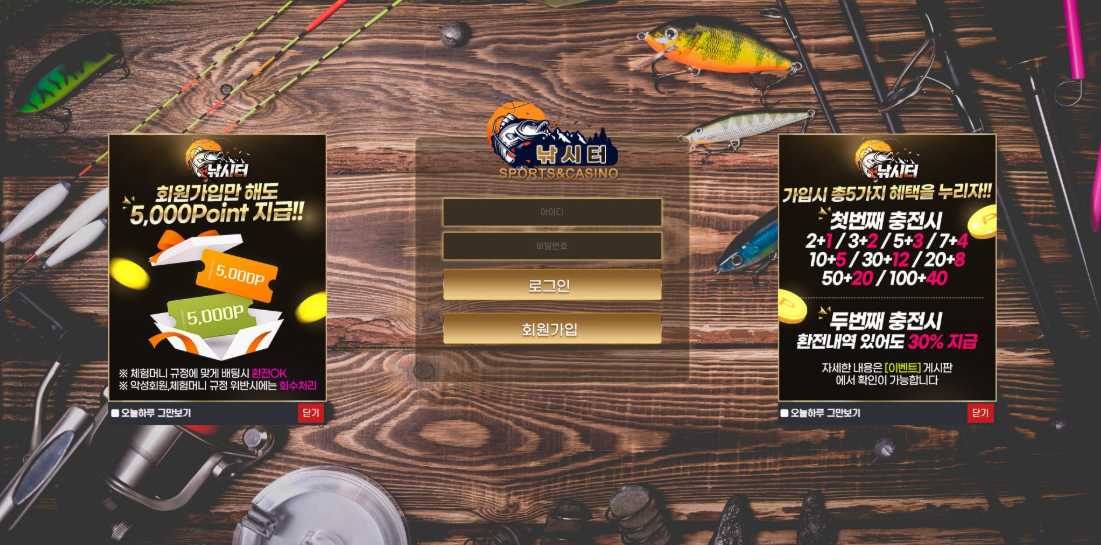Tick 오늘하루 그만보기 on the left popup
Screen dimensions: 1101x545
[116, 413]
